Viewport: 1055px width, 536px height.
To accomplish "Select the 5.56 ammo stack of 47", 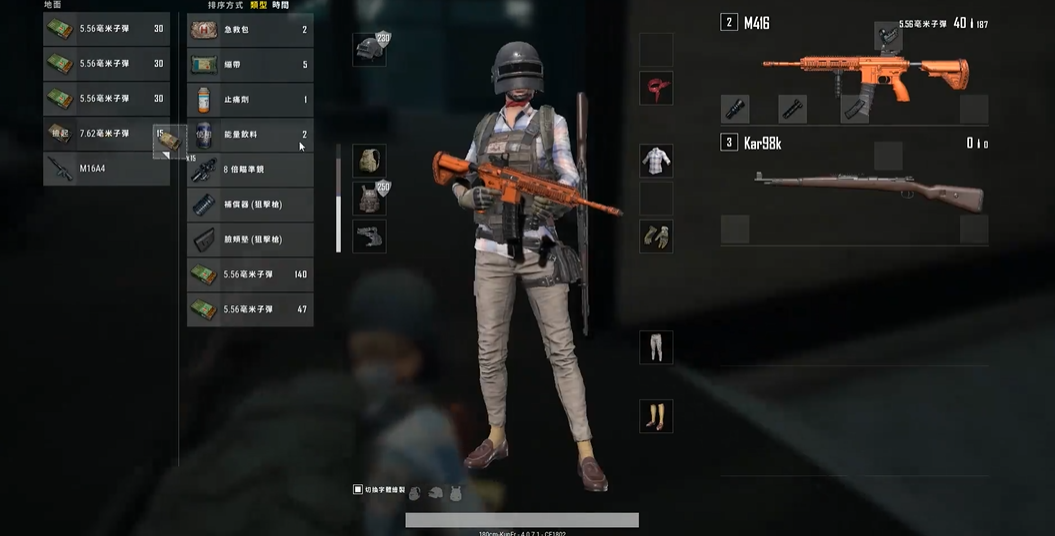I will click(x=250, y=309).
